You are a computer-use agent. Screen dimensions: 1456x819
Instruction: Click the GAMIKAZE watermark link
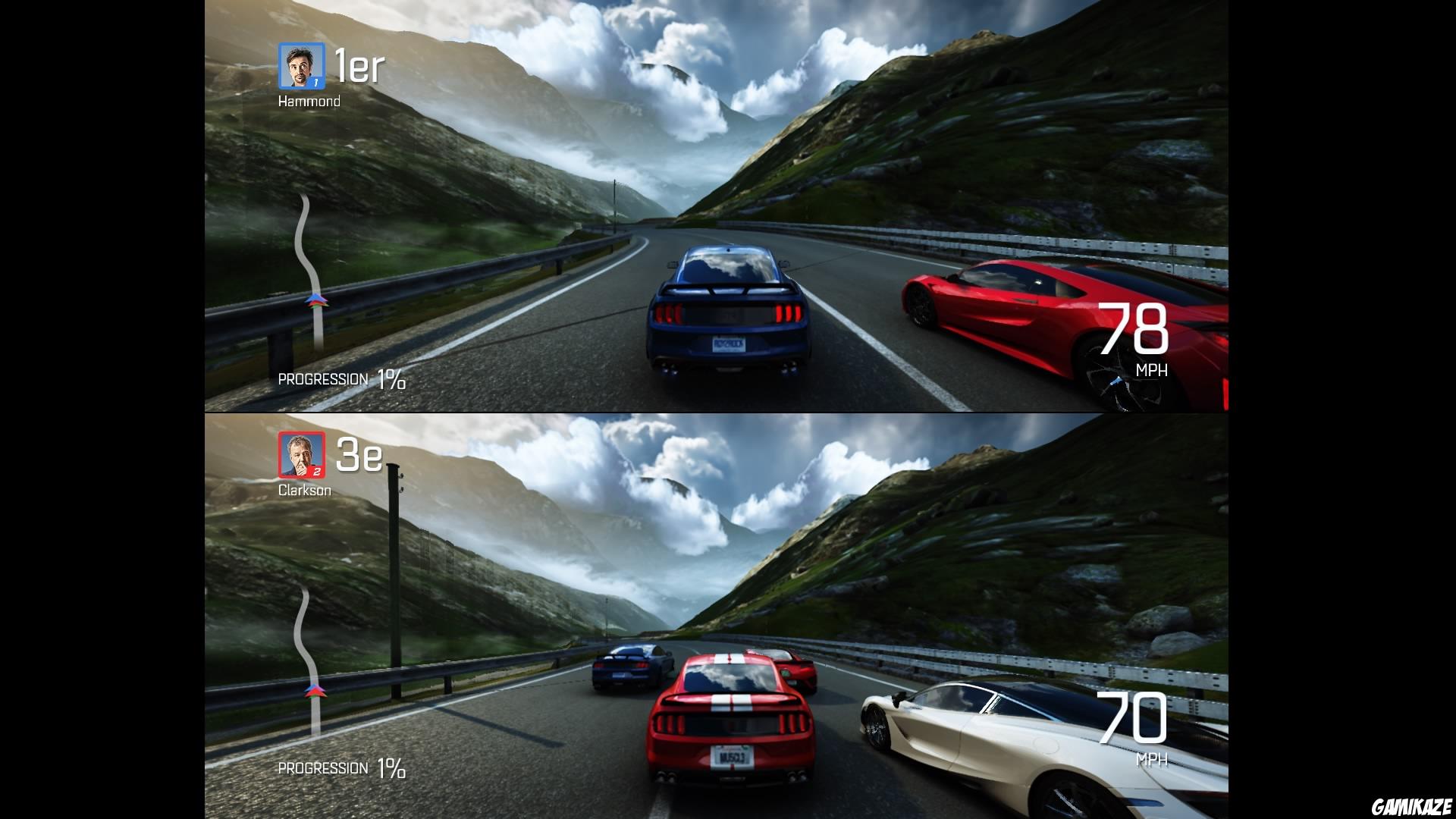point(1416,806)
